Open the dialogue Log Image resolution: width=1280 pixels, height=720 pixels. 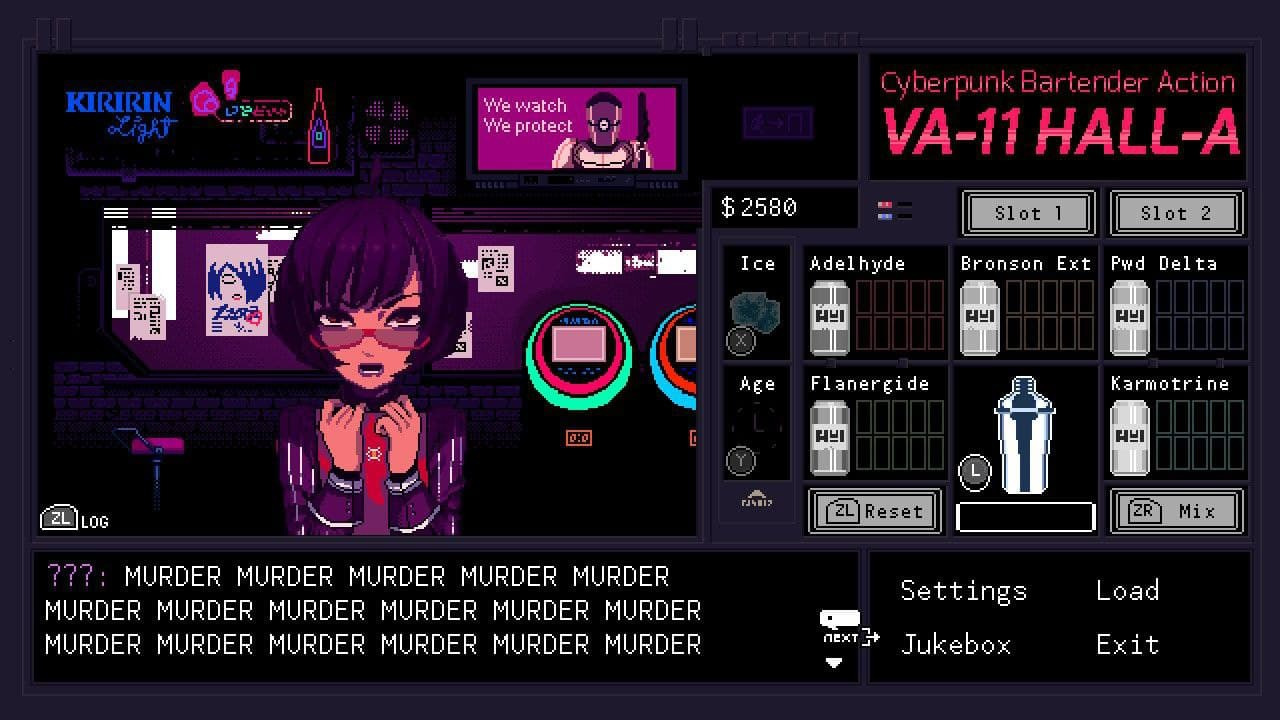click(75, 519)
